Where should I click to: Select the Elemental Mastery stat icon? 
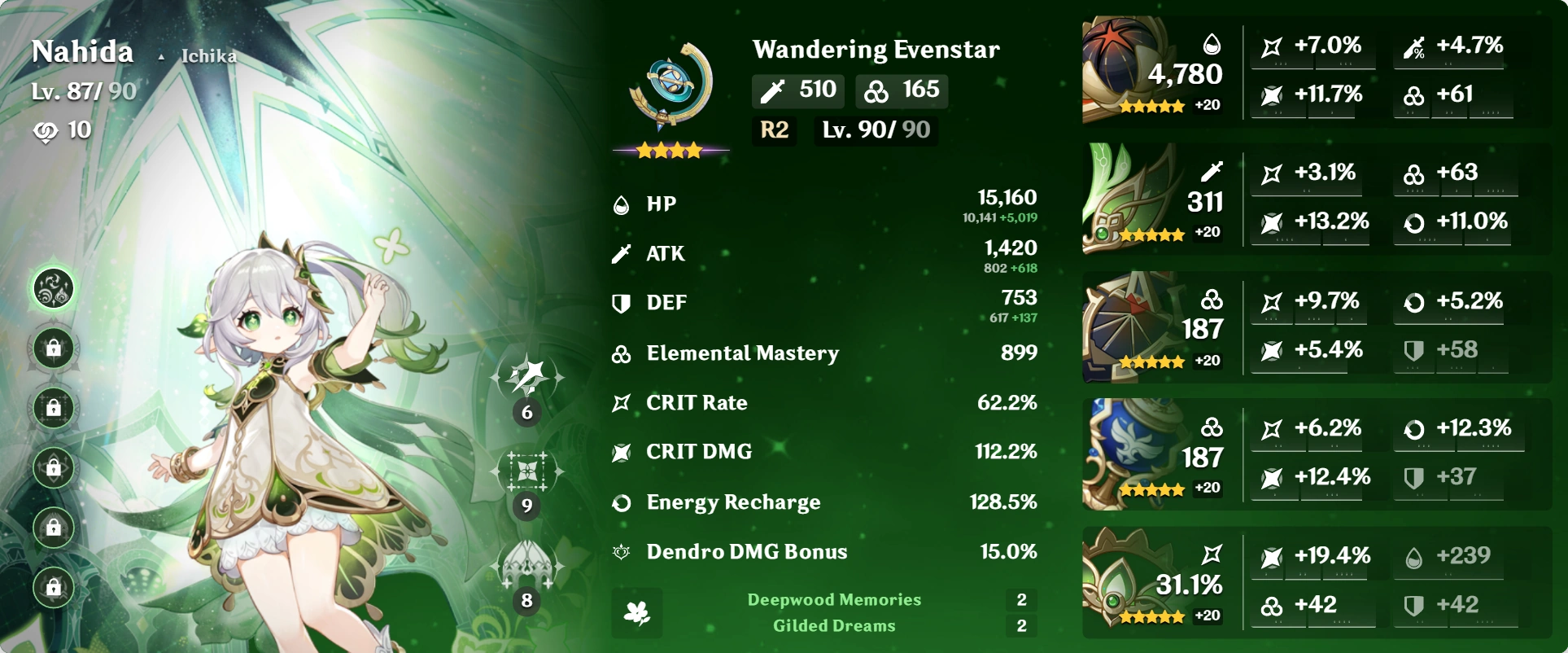622,353
